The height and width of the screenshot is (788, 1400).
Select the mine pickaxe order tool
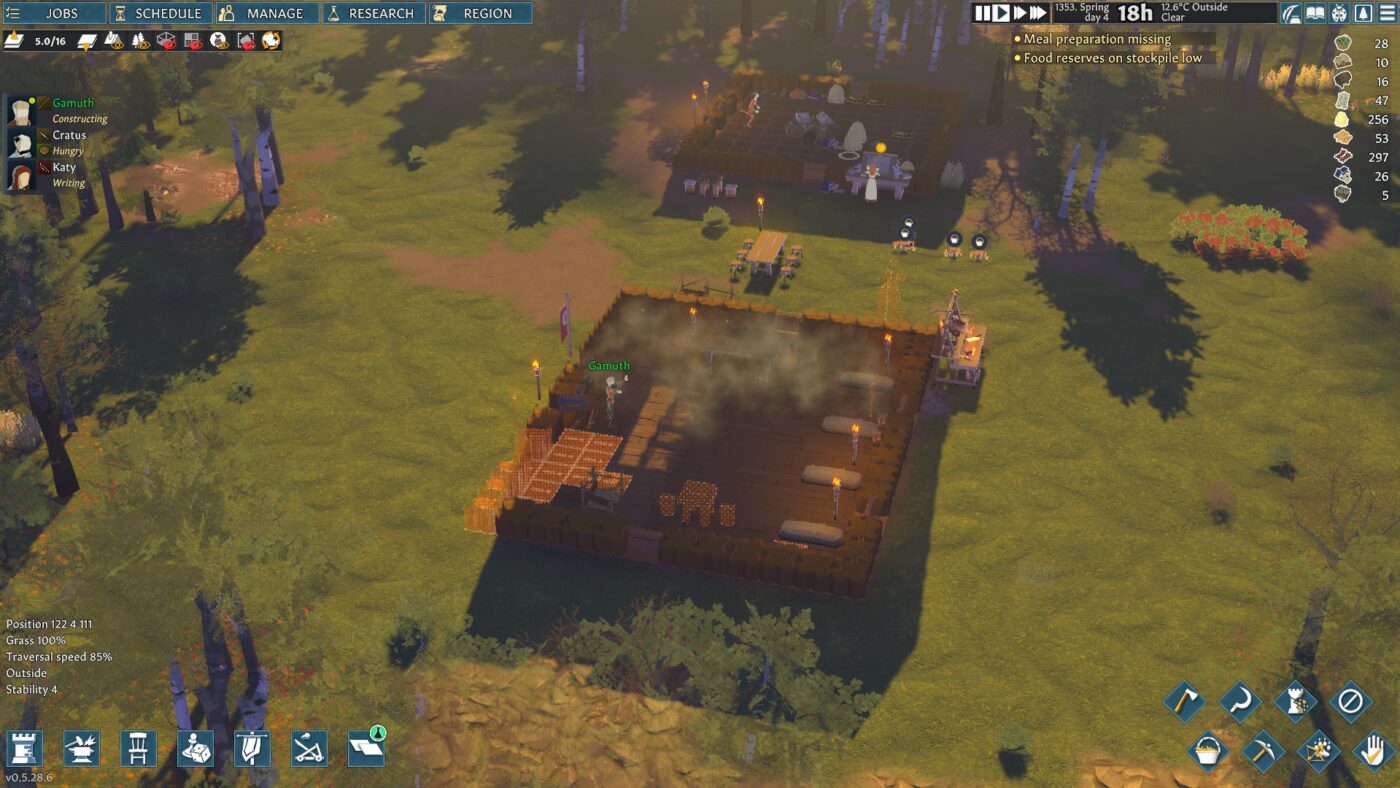pos(1263,751)
